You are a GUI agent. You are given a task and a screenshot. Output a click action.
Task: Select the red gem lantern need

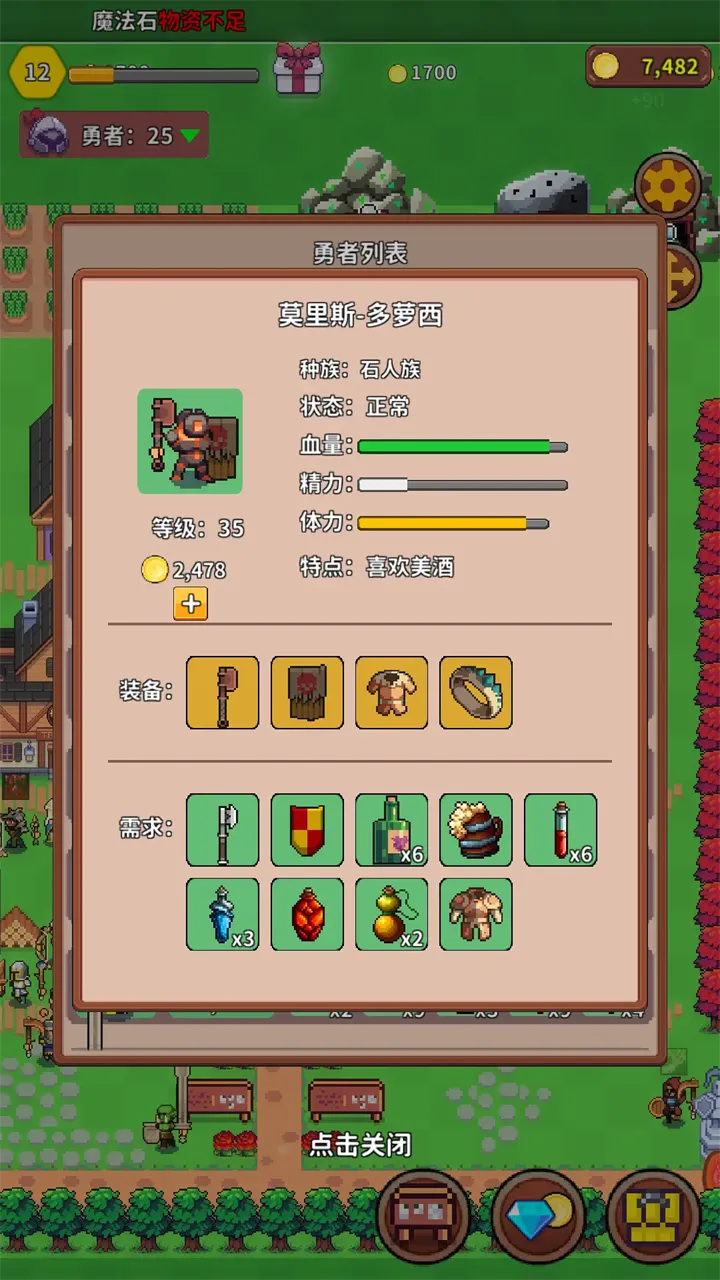[x=307, y=914]
